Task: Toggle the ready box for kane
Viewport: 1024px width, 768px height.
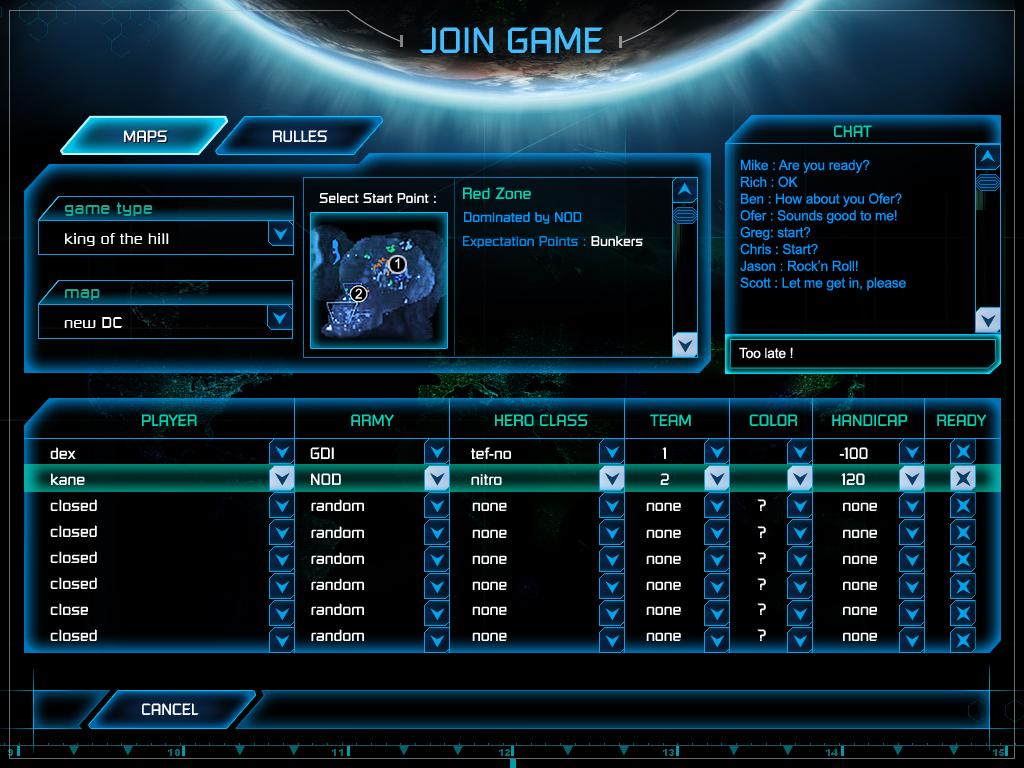Action: coord(962,479)
